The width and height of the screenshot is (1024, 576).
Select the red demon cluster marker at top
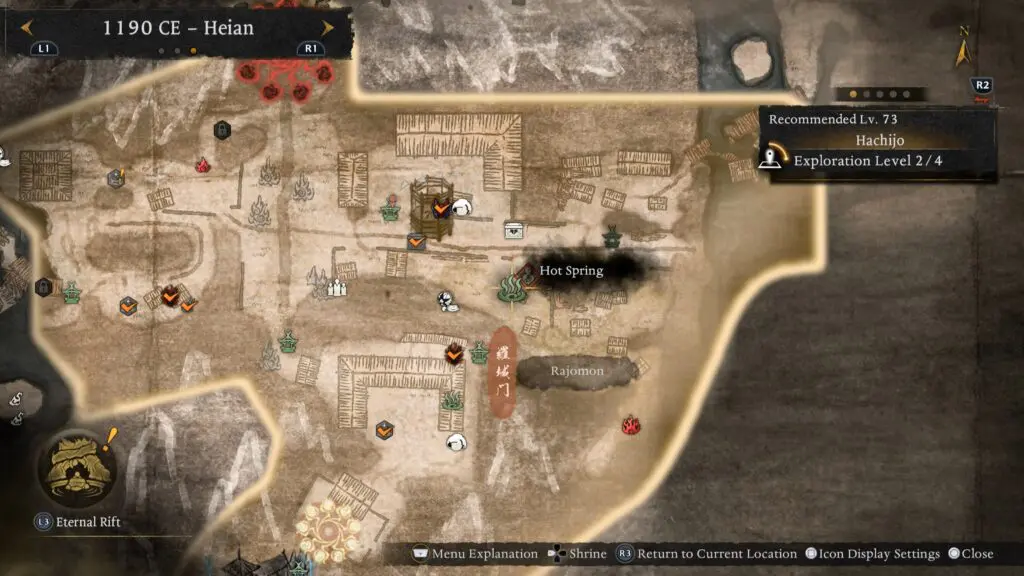click(285, 82)
